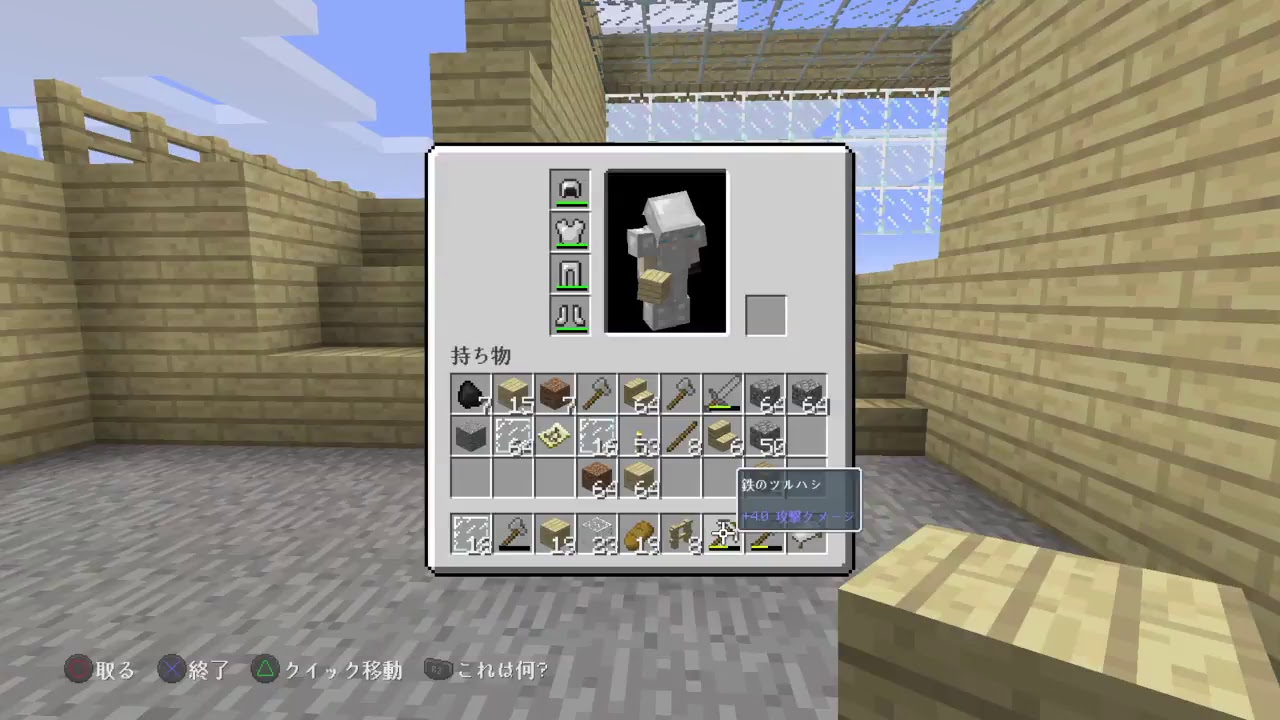Select the stick stack of 8

point(680,437)
